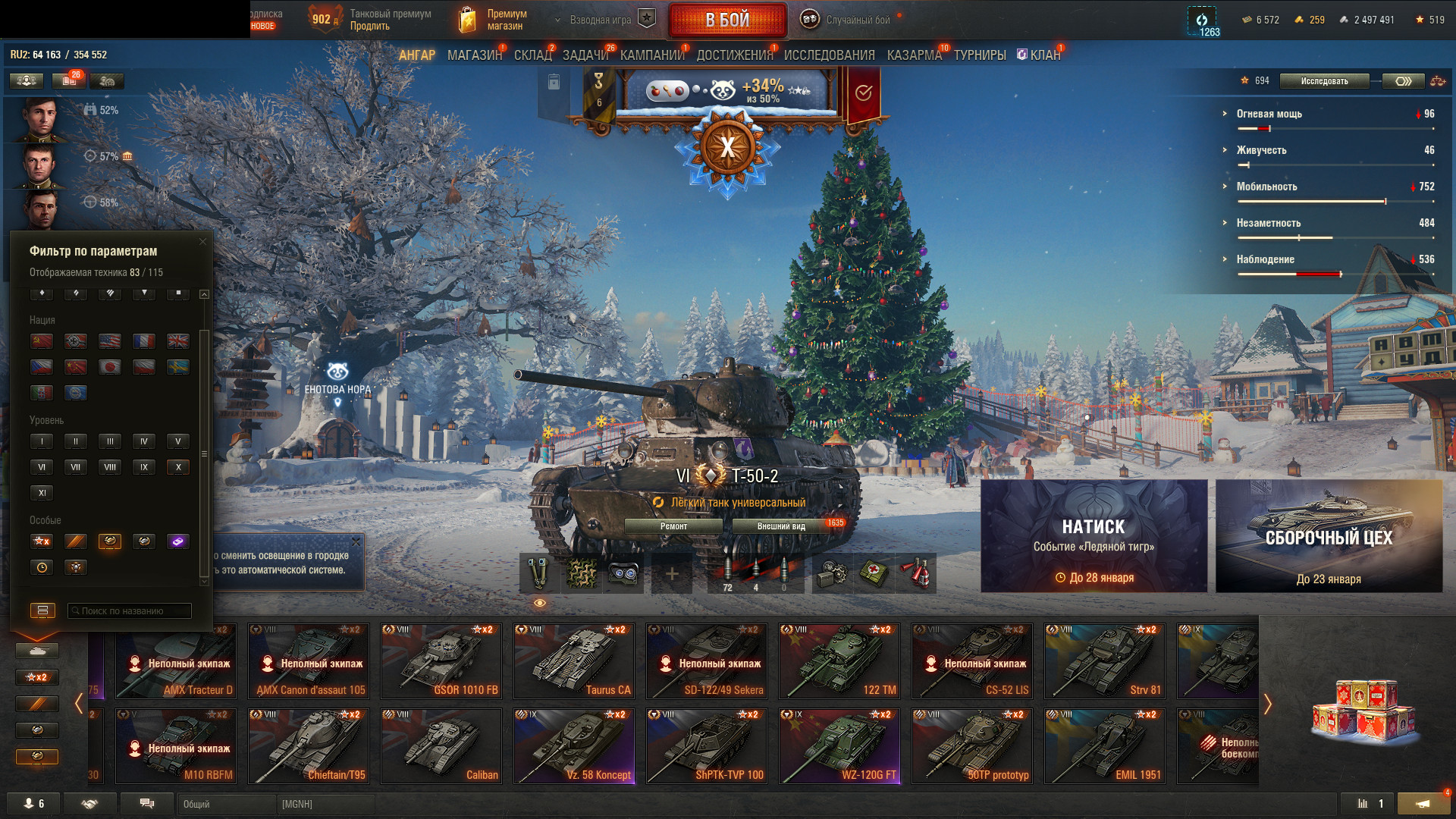The width and height of the screenshot is (1456, 819).
Task: Choose the Caliban tank card
Action: click(441, 746)
